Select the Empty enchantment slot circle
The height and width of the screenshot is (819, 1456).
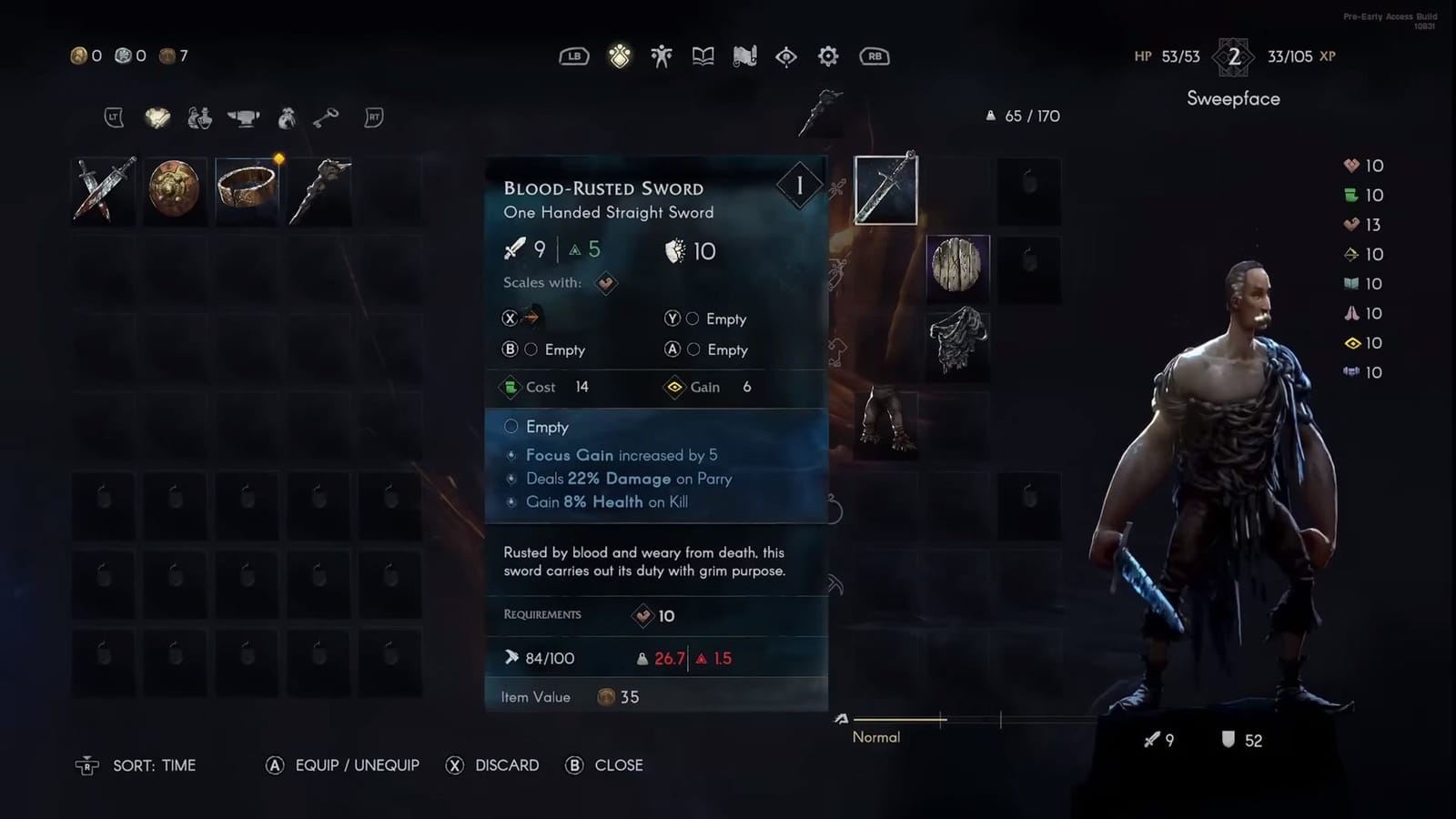[x=512, y=426]
